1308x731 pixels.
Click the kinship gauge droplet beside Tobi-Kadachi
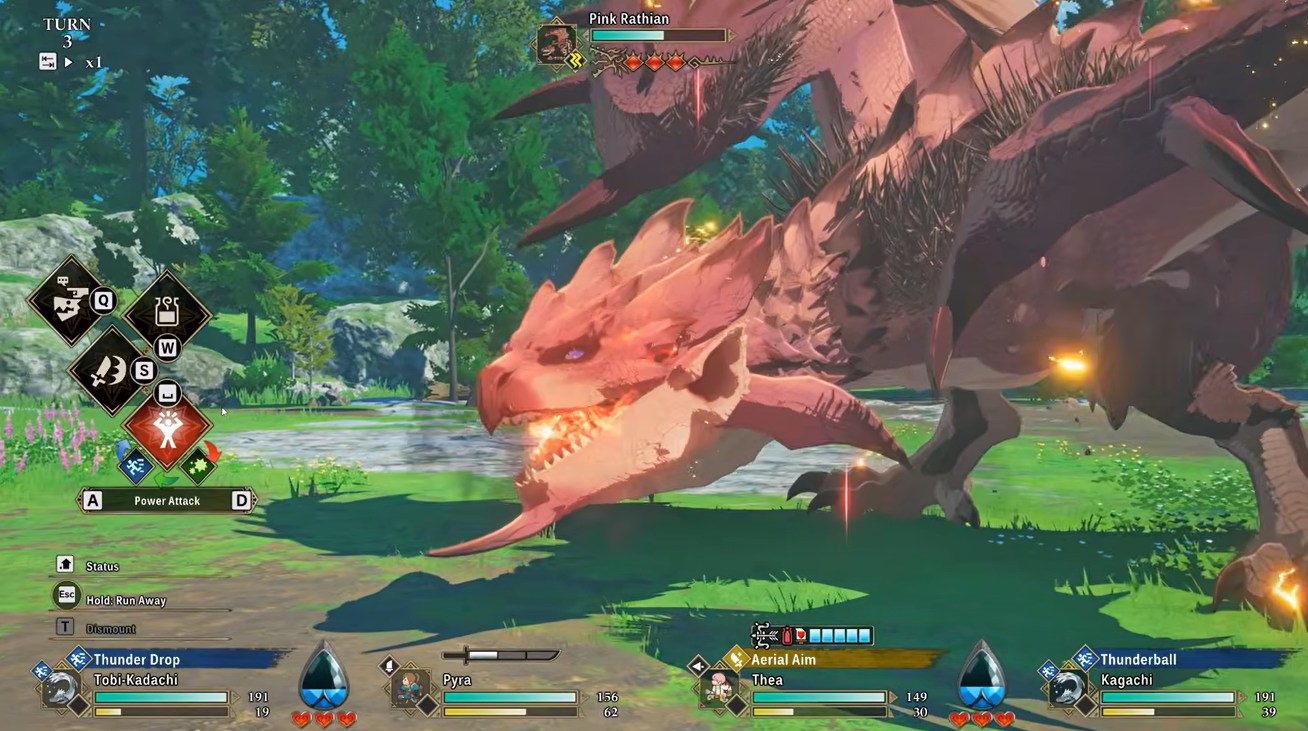click(324, 678)
